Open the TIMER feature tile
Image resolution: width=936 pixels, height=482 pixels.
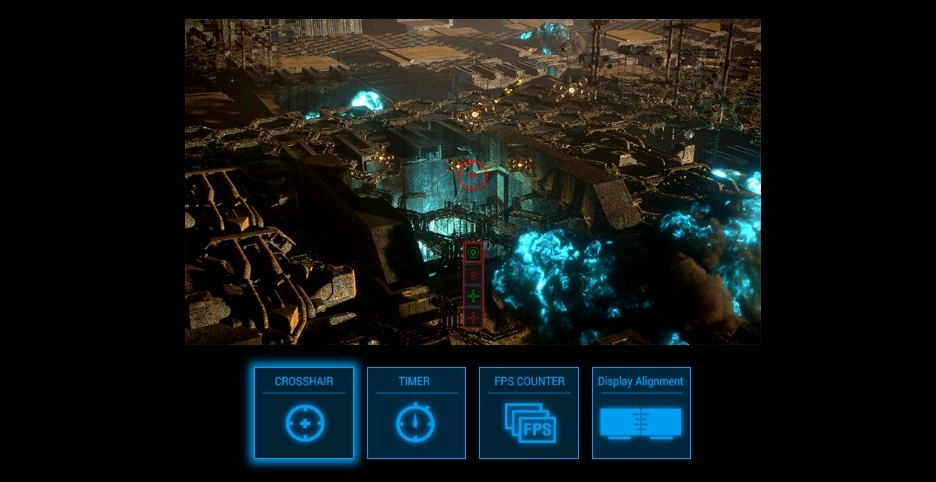(x=416, y=413)
